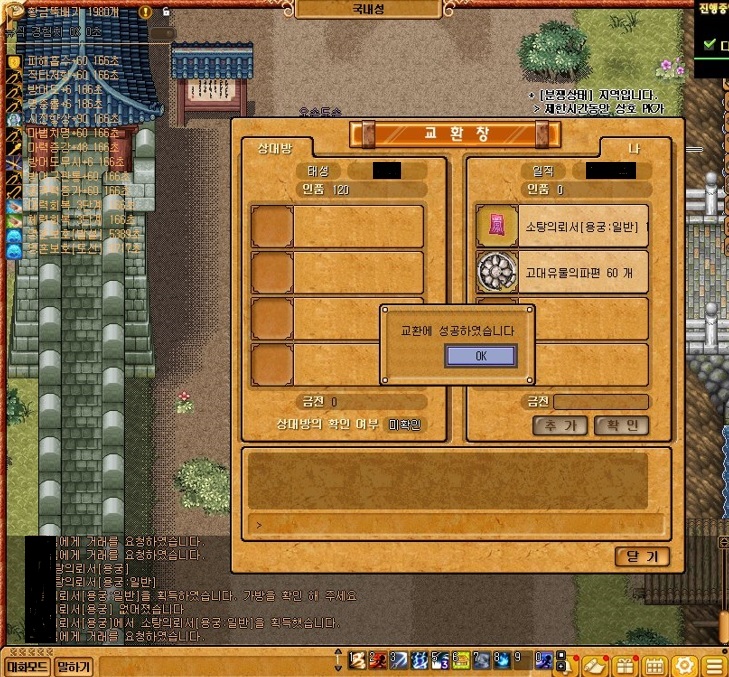Confirm the exchange success dialog with OK
Screen dimensions: 729x677
pos(480,356)
